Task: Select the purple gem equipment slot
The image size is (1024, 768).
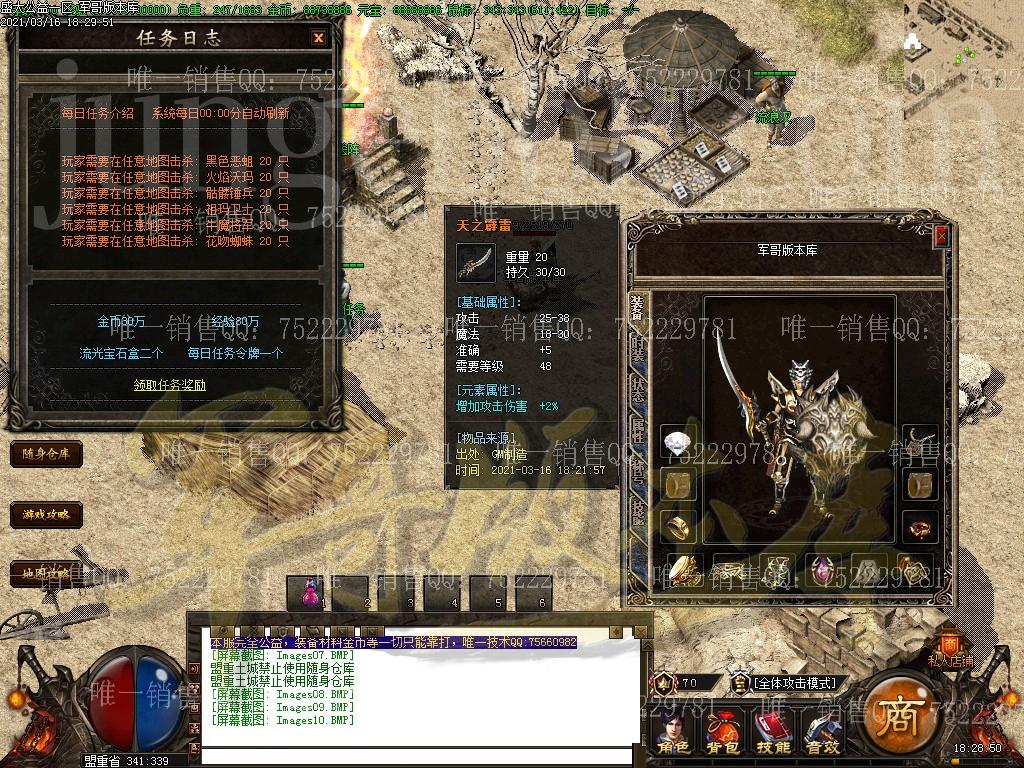Action: tap(823, 571)
